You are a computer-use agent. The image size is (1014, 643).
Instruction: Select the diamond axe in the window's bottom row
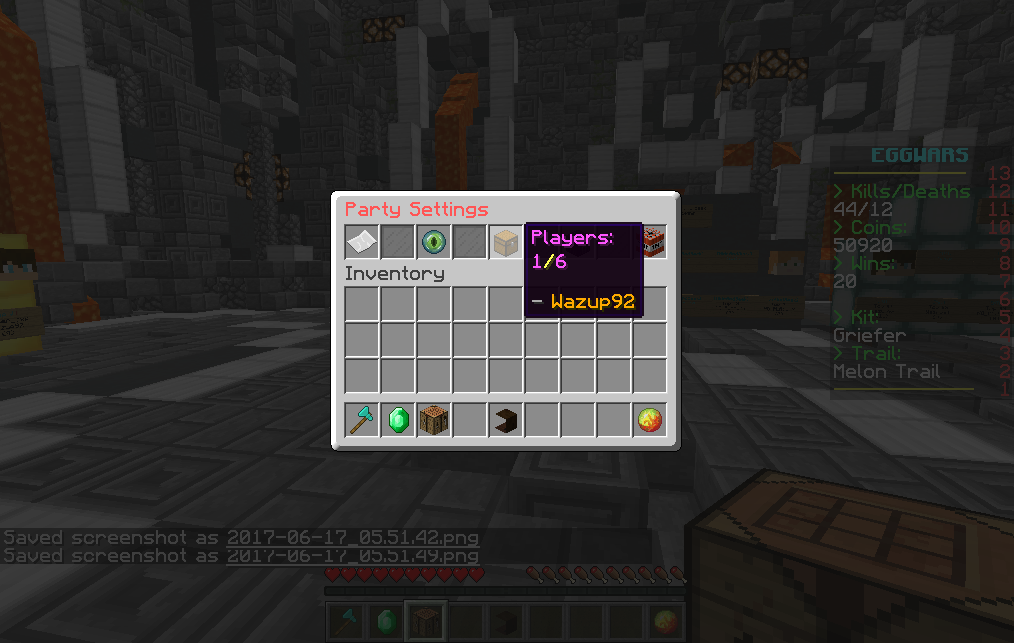point(362,421)
